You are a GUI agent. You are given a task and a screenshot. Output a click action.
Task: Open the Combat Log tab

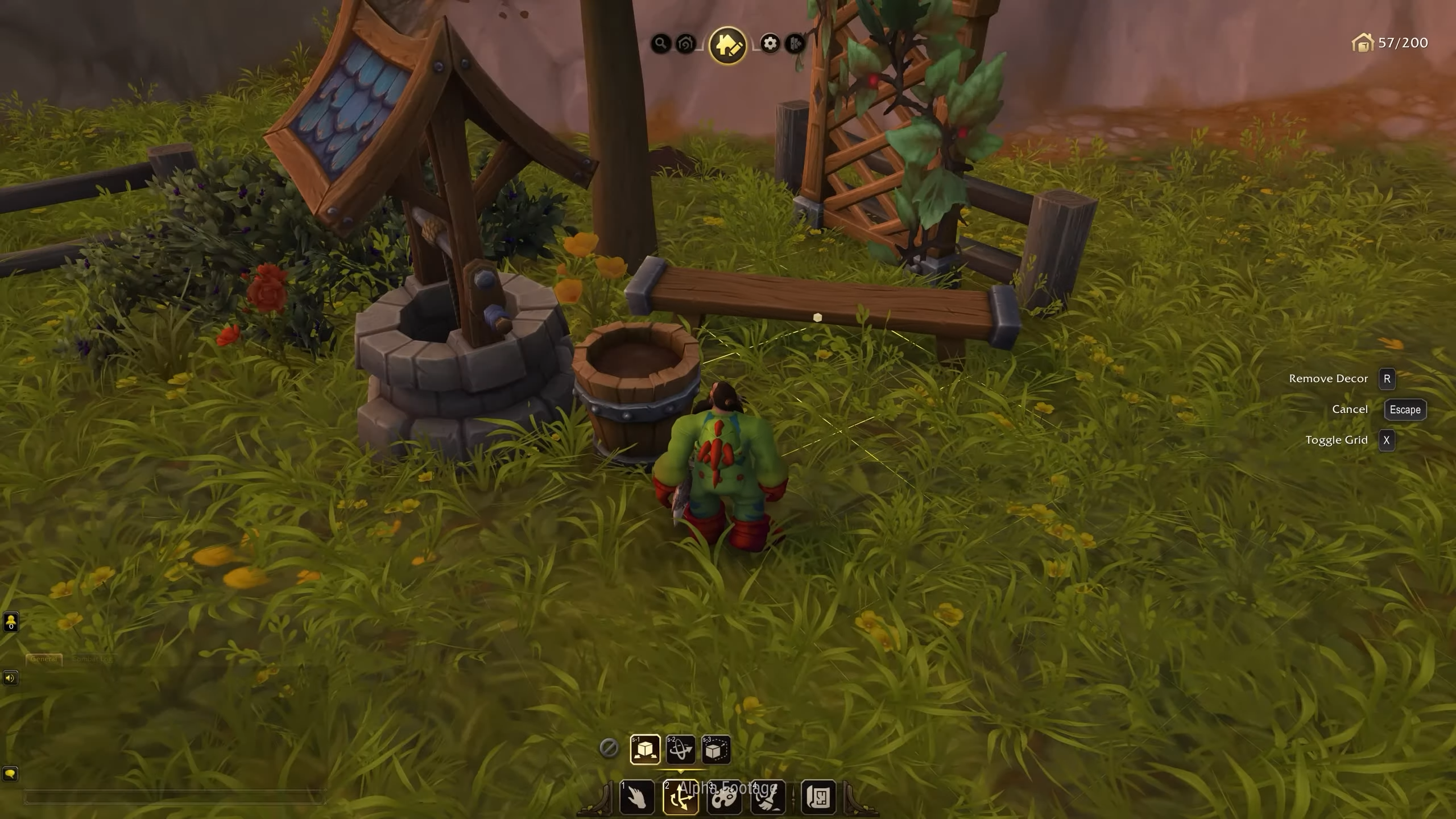[x=94, y=660]
